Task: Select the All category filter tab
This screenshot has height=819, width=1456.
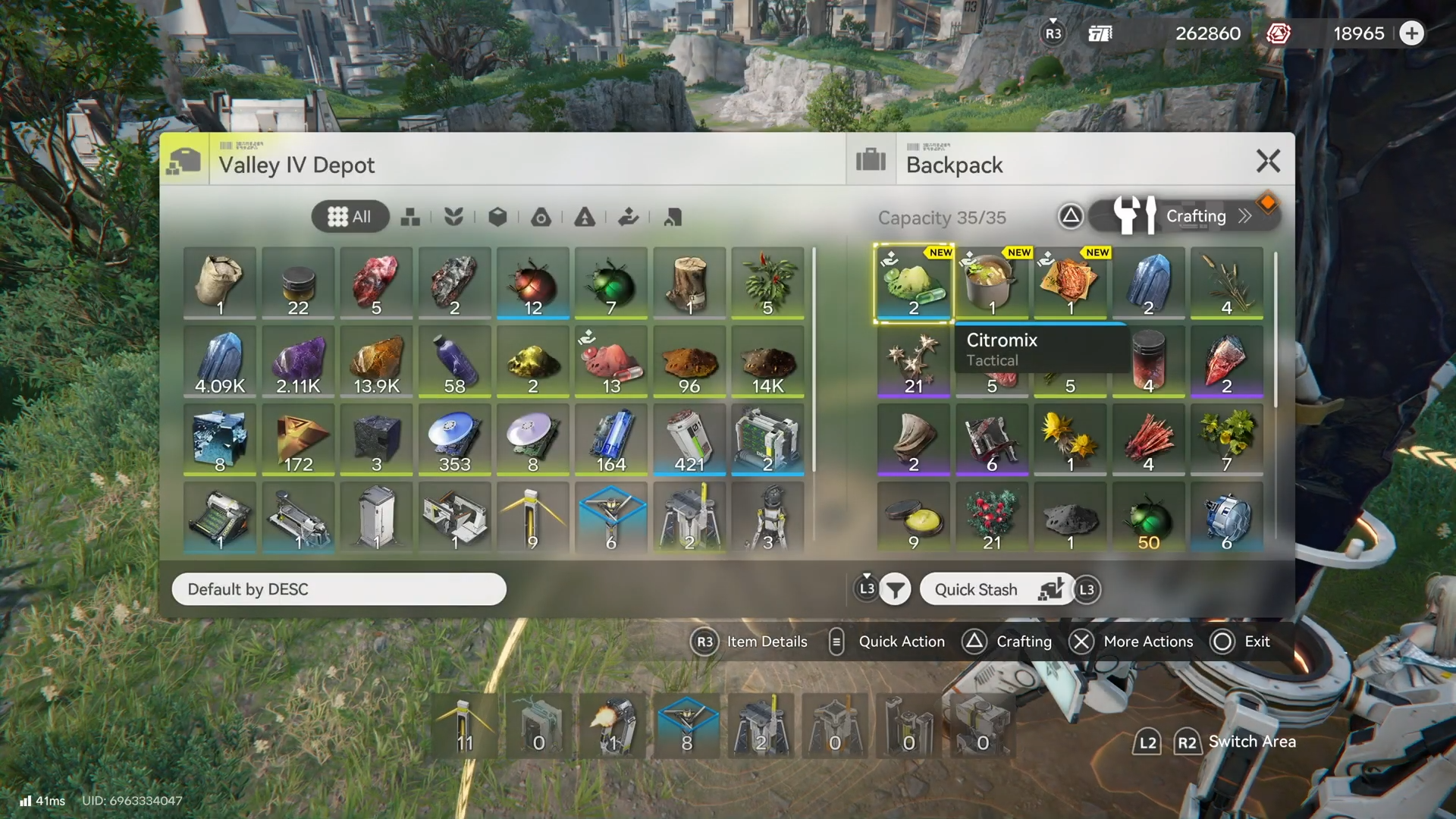Action: pos(350,217)
